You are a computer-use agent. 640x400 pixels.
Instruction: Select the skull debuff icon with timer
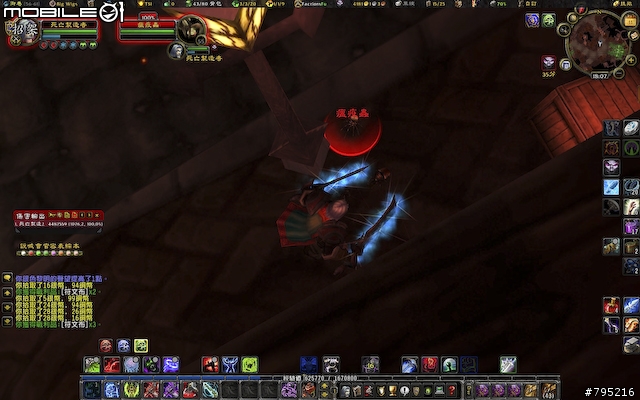point(549,62)
